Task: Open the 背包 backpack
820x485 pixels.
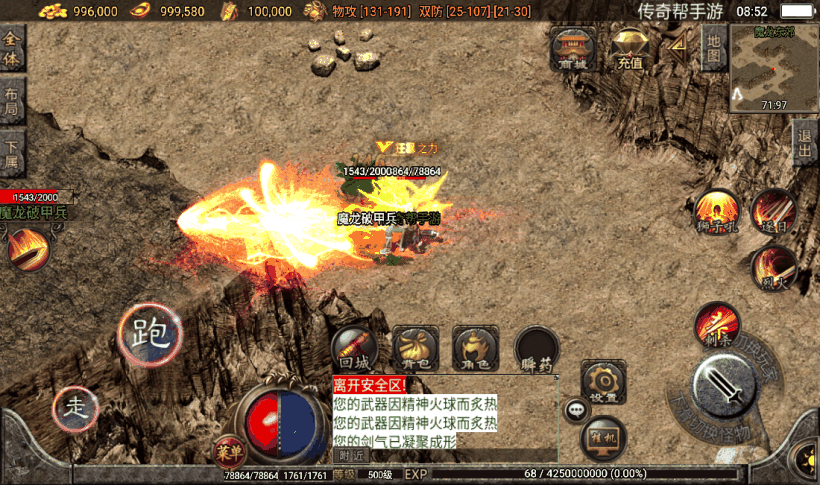Action: click(x=415, y=349)
